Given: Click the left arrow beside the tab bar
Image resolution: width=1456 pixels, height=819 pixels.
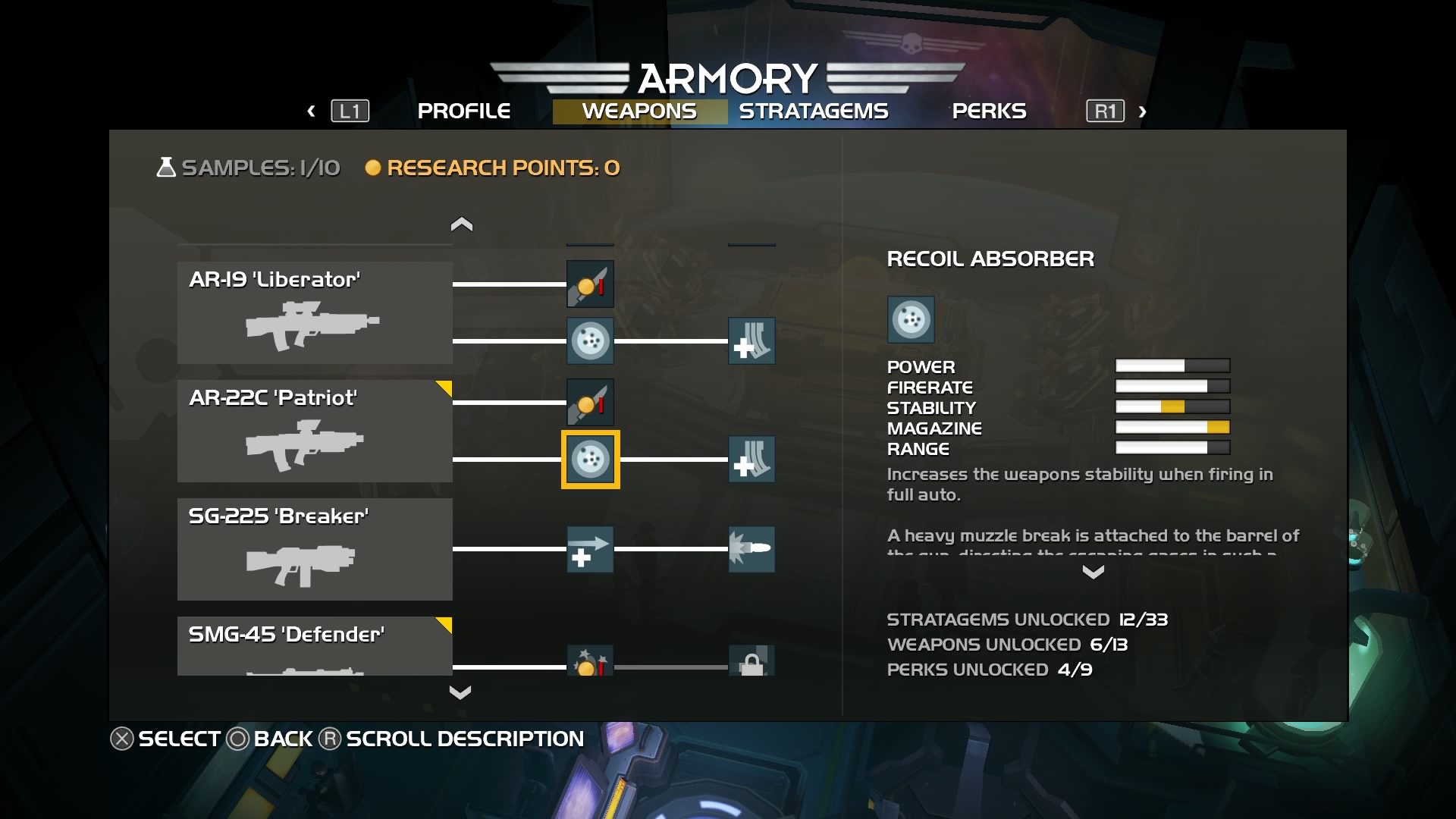Looking at the screenshot, I should point(311,111).
